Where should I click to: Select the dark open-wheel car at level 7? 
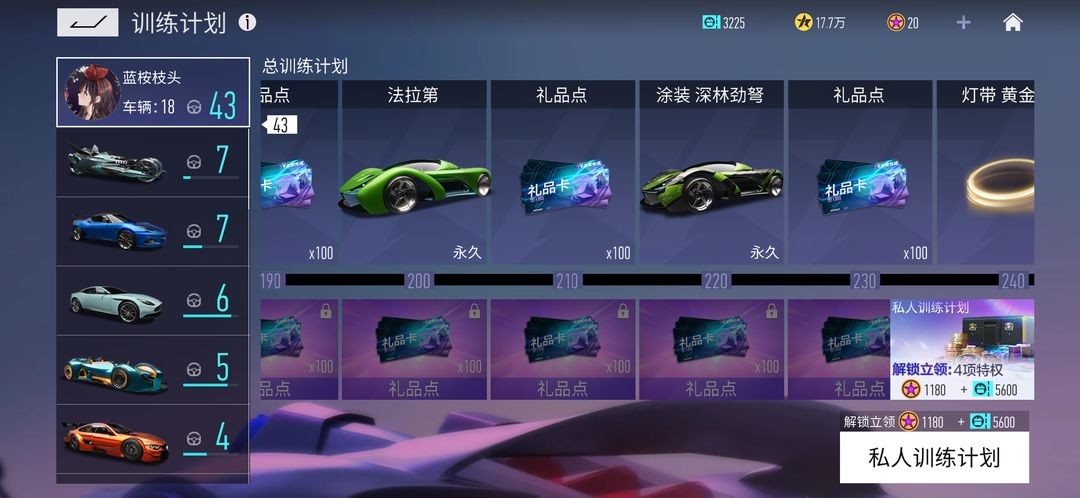tap(153, 162)
